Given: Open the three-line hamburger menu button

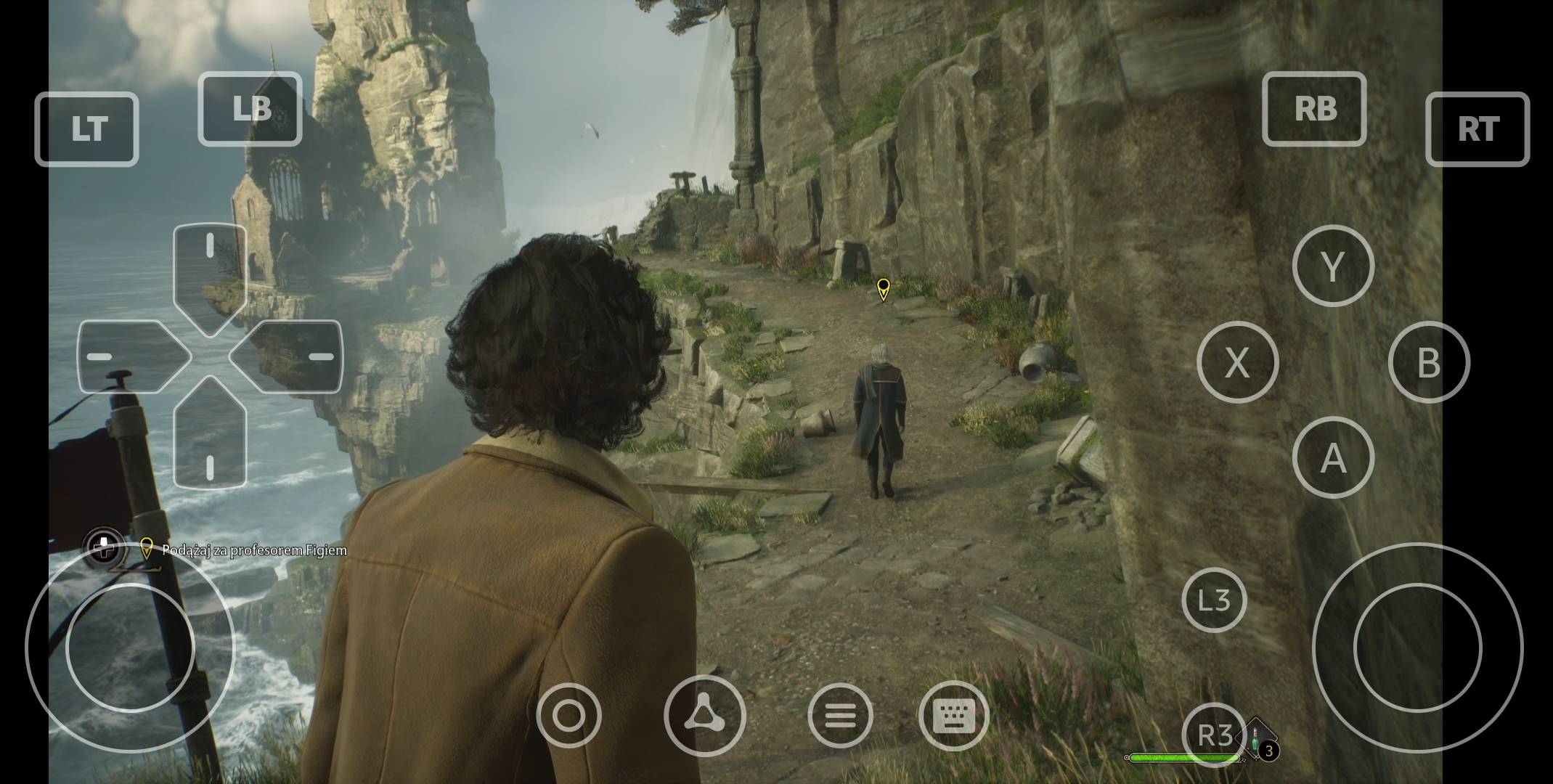Looking at the screenshot, I should point(840,716).
